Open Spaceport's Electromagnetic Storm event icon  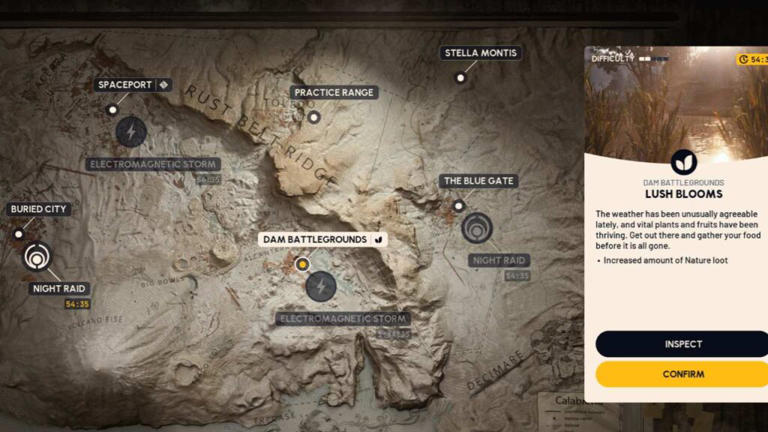[131, 131]
